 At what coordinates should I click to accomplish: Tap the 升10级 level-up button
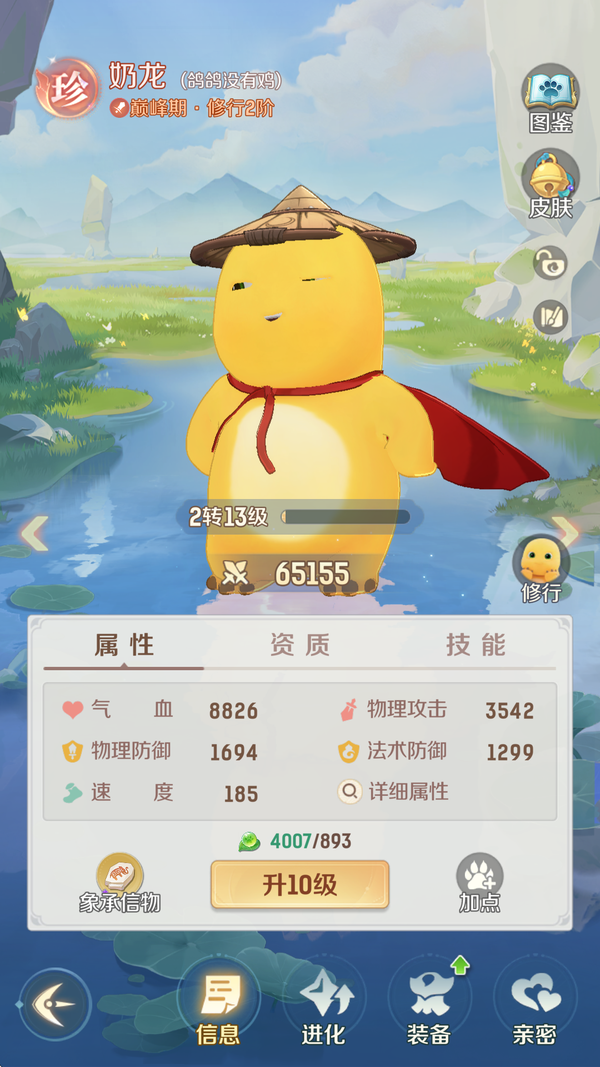pos(299,884)
